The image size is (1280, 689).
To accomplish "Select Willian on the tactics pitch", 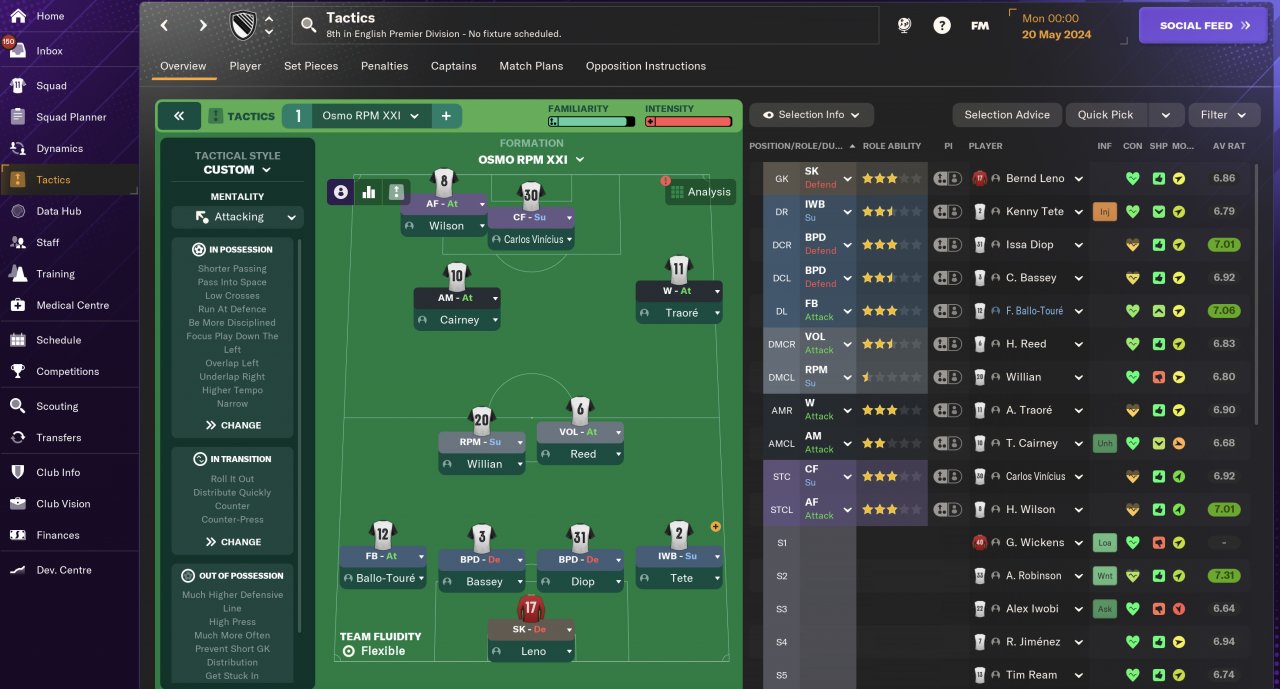I will pyautogui.click(x=484, y=464).
